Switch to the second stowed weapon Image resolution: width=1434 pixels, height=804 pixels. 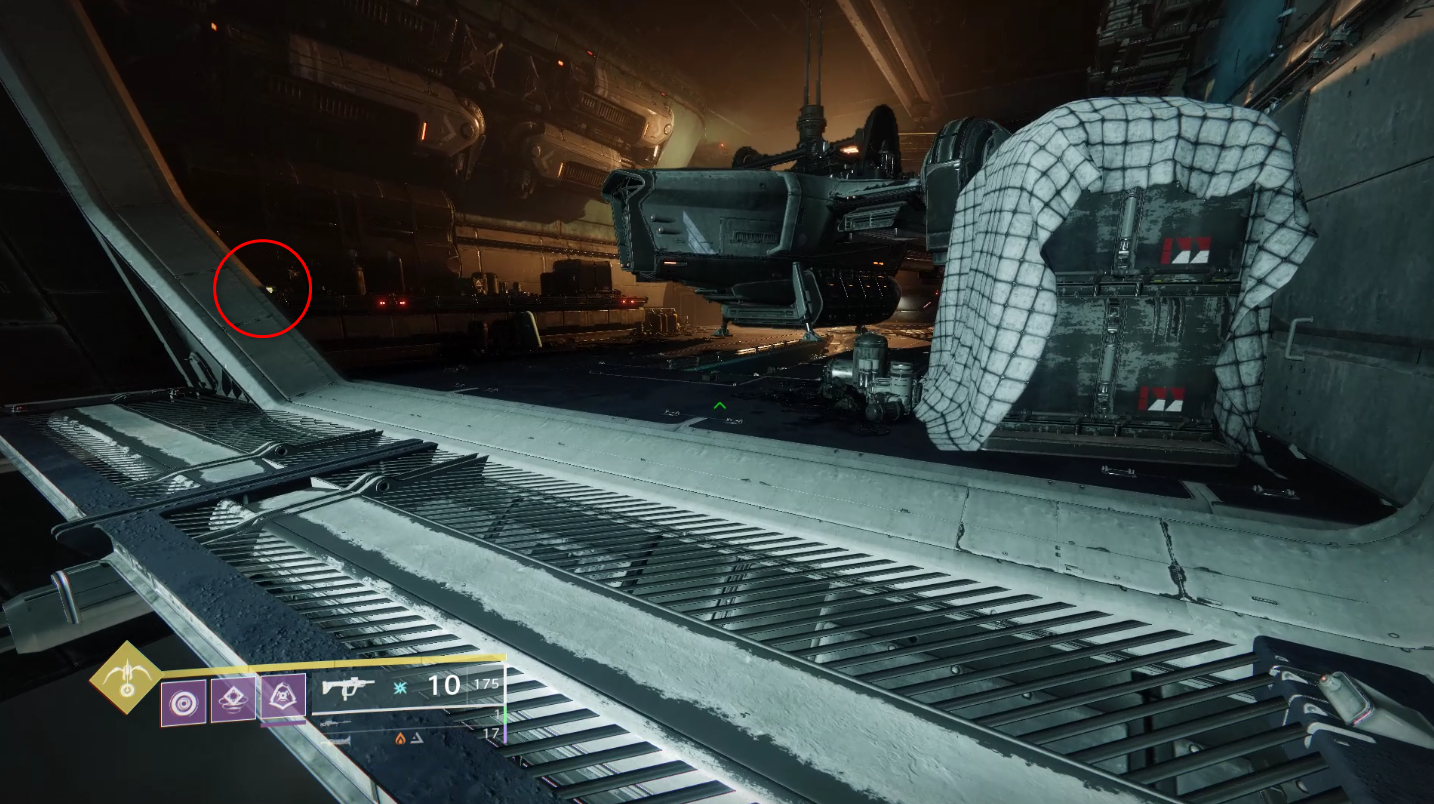(334, 722)
